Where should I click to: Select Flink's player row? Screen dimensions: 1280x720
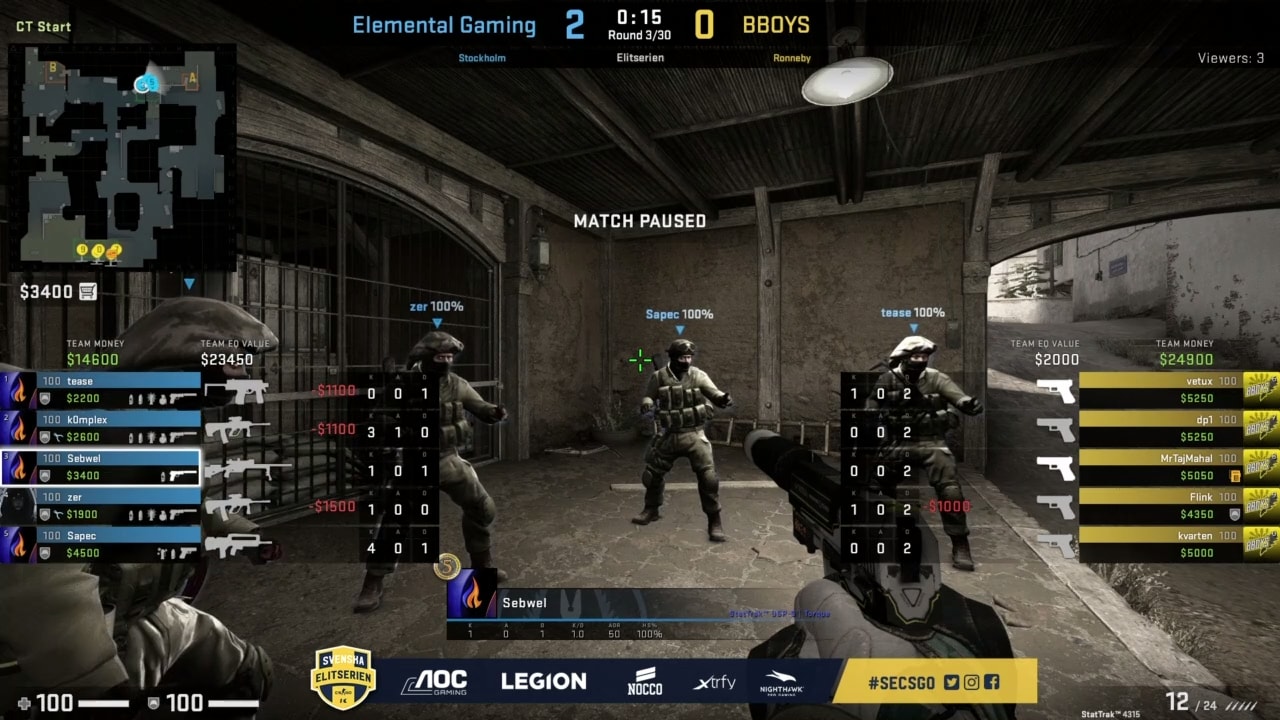click(1160, 506)
